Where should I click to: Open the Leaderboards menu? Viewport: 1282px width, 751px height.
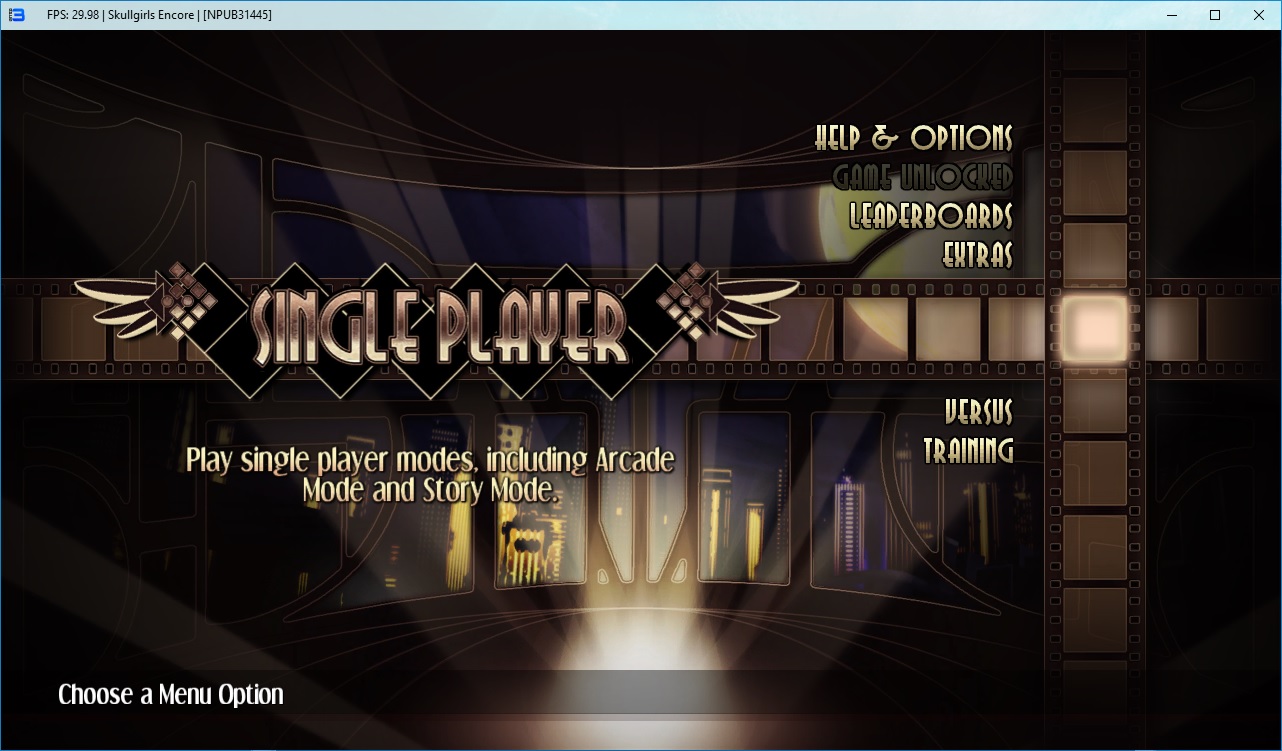930,216
